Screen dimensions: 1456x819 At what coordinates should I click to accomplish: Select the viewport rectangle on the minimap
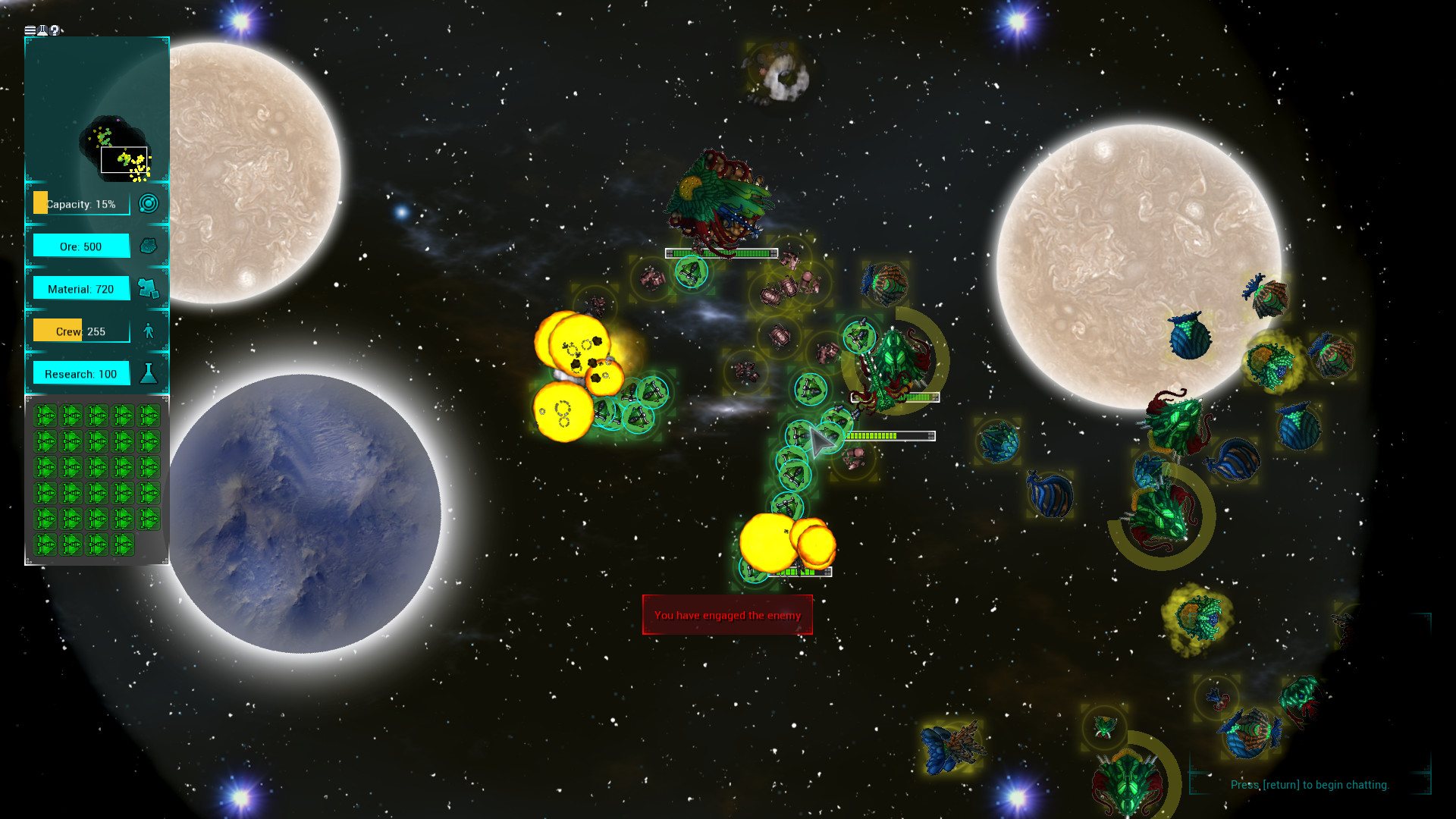[124, 159]
